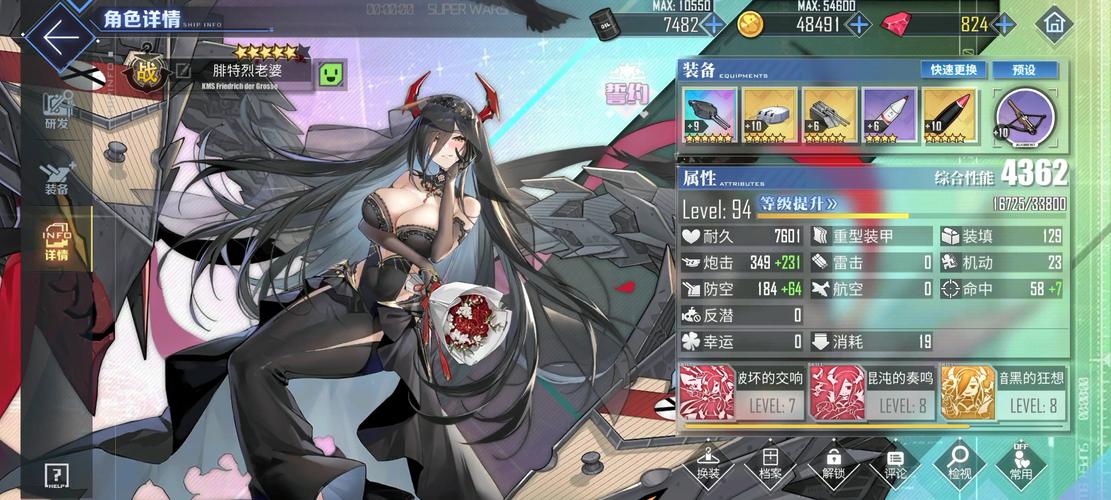Return home via the house icon
Viewport: 1111px width, 500px height.
click(x=1053, y=23)
